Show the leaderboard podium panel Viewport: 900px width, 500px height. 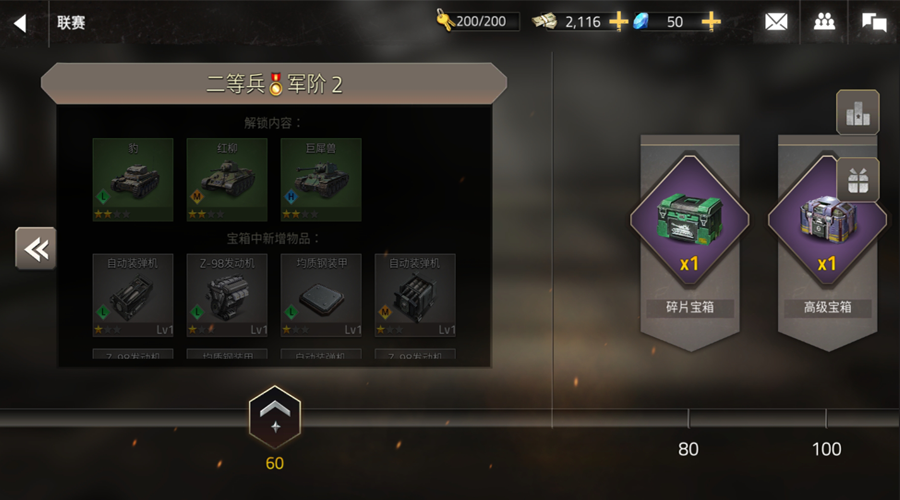(x=857, y=112)
